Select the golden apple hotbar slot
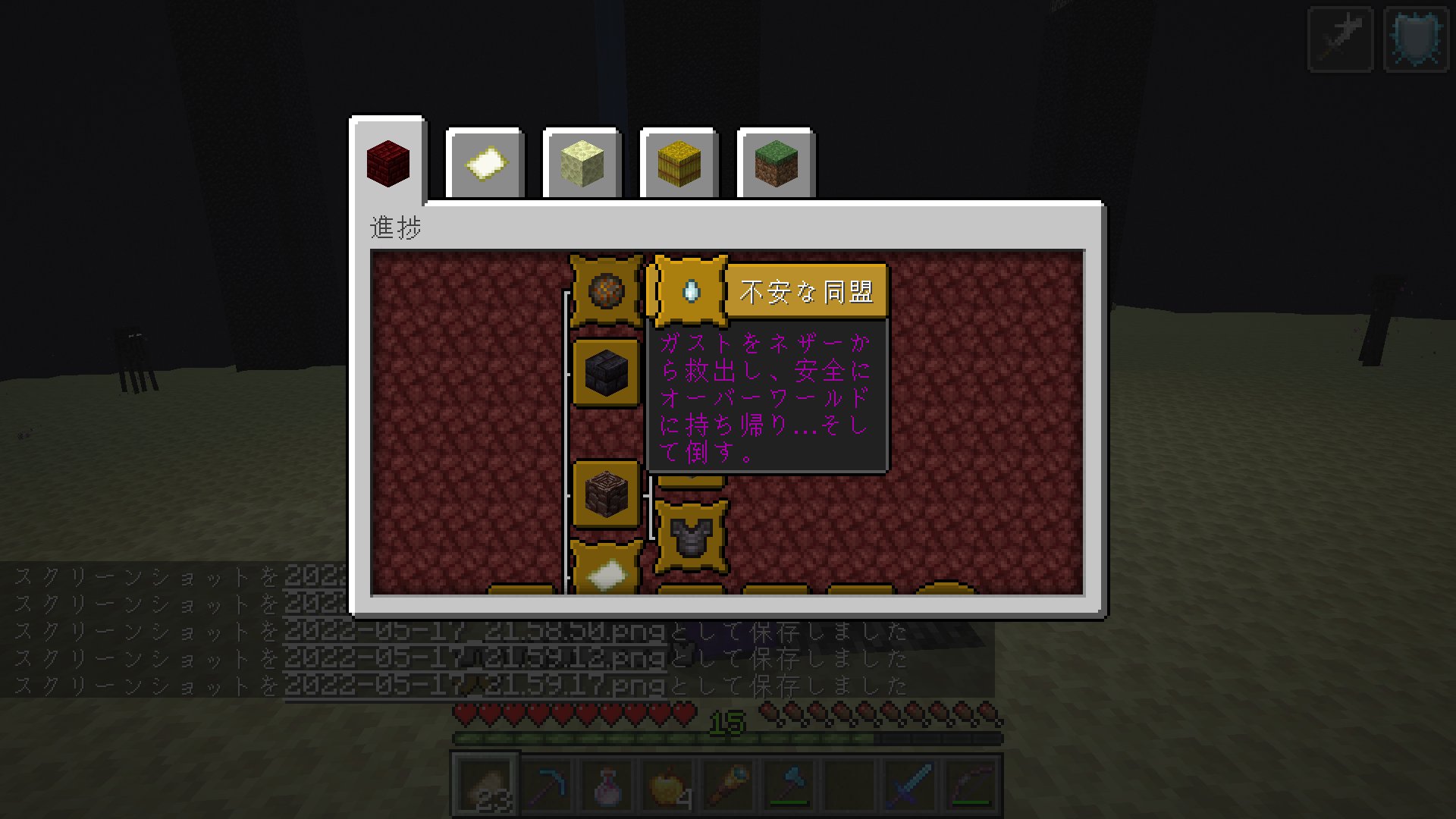 [667, 785]
